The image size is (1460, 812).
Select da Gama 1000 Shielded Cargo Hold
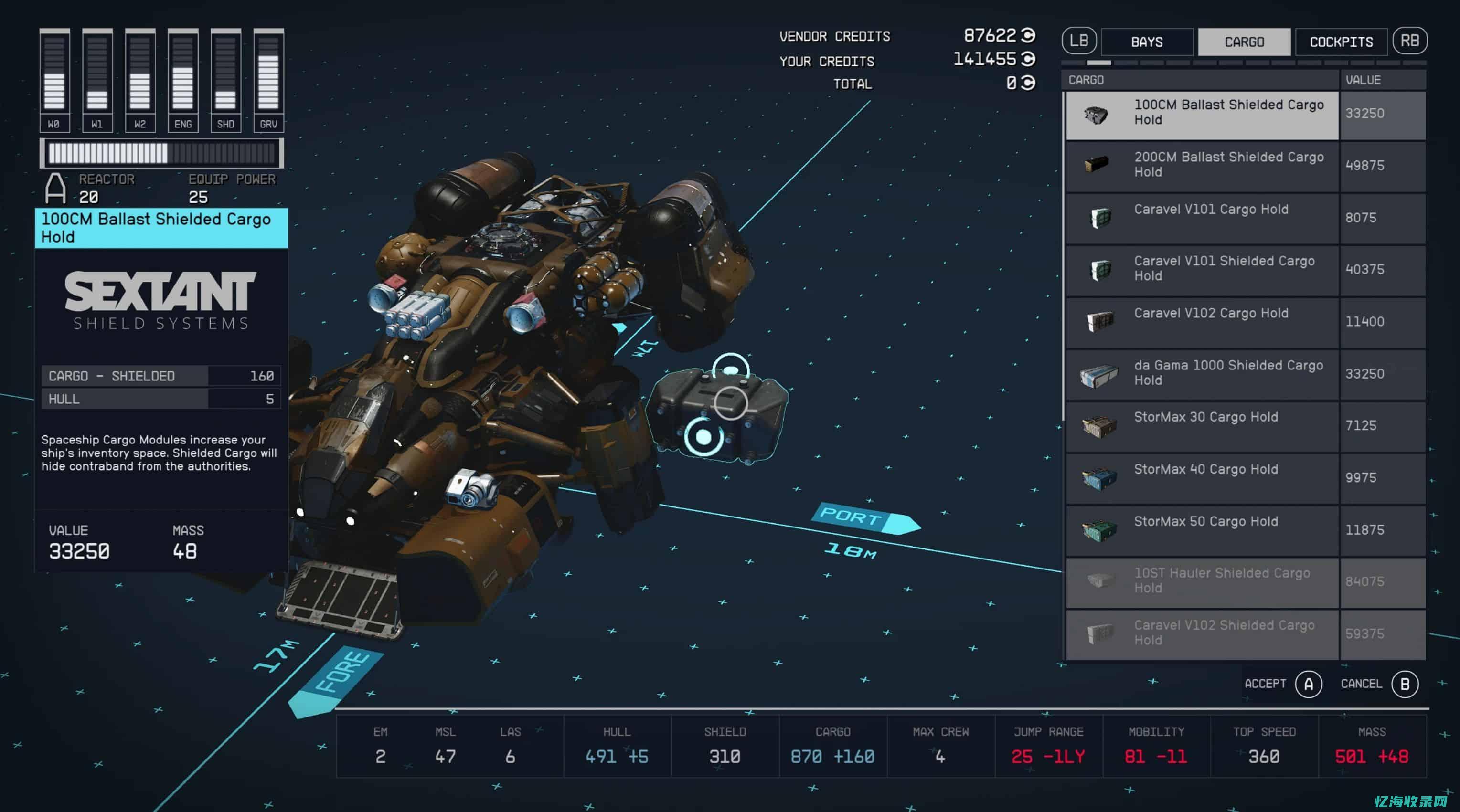point(1202,373)
